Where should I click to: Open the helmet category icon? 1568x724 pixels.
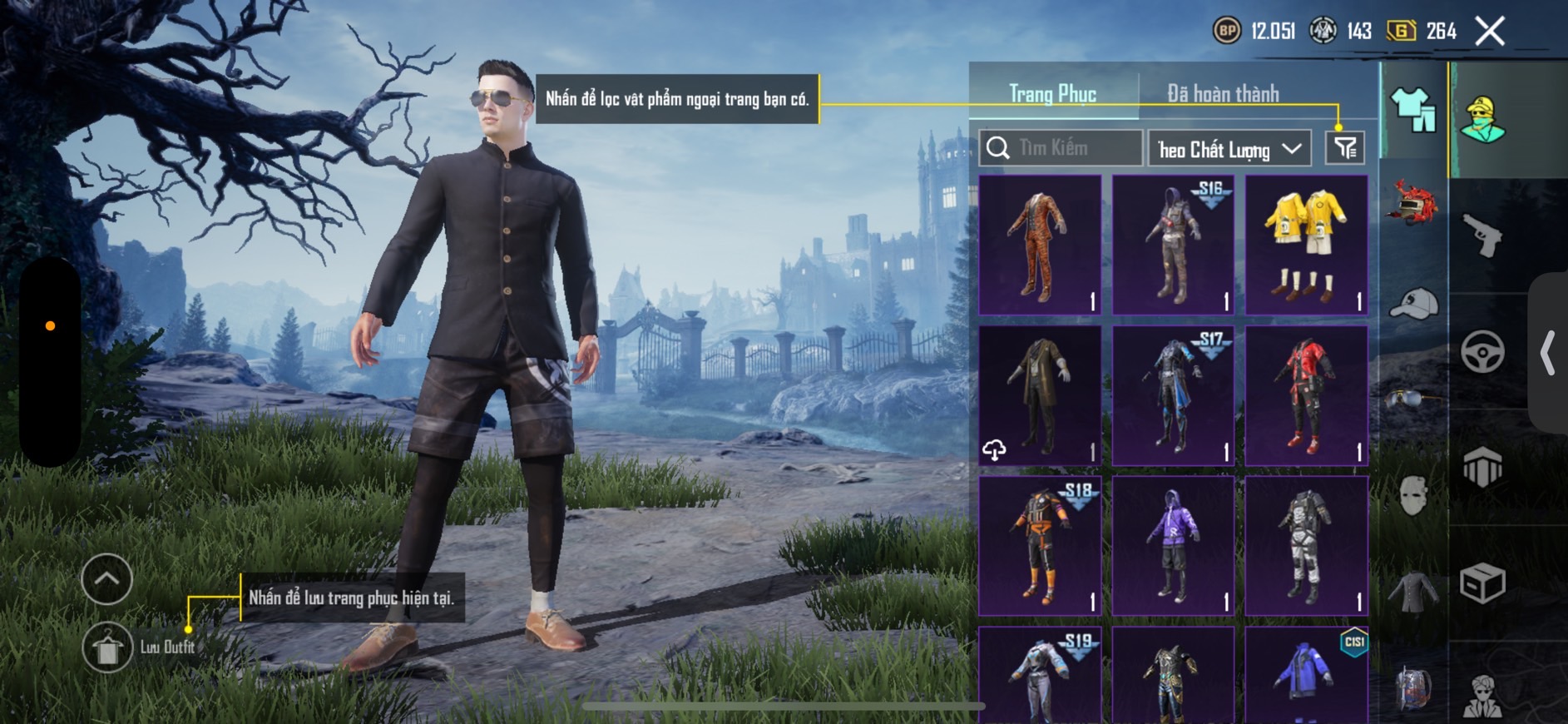pos(1413,202)
